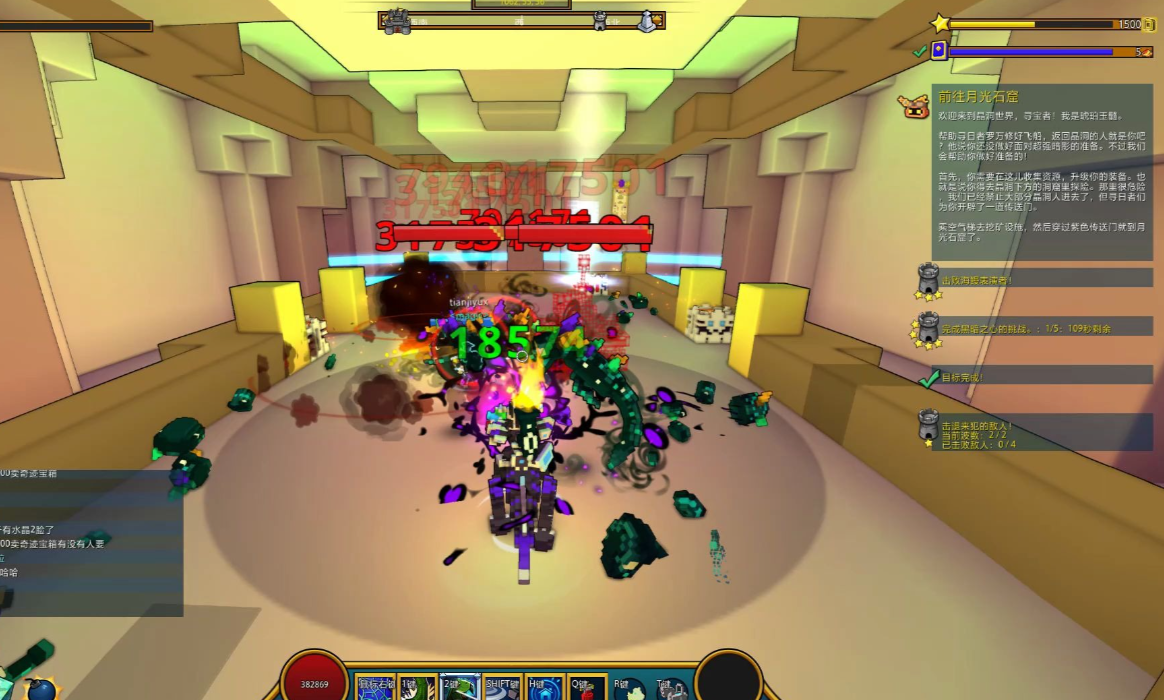This screenshot has height=700, width=1164.
Task: Trigger the green skill on key 2
Action: pyautogui.click(x=460, y=688)
